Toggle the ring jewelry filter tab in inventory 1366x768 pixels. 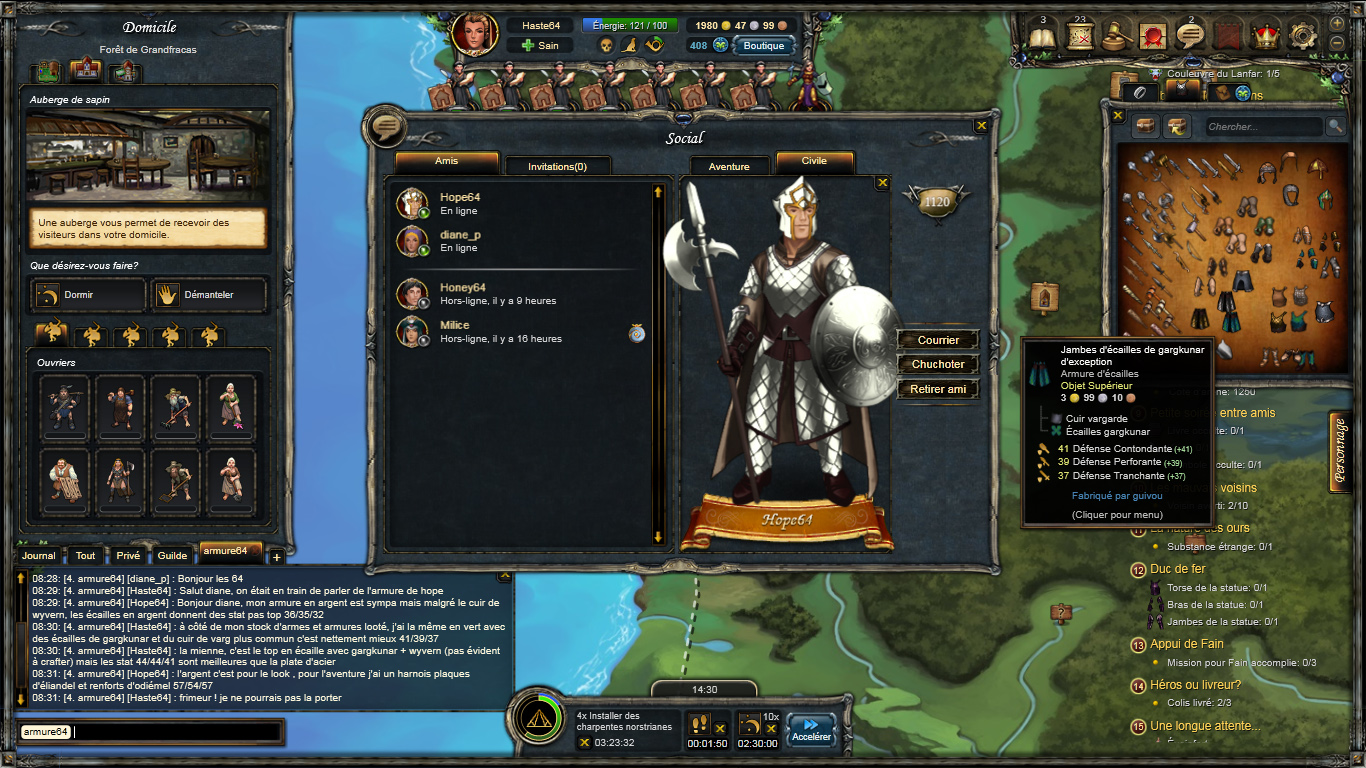[1140, 92]
